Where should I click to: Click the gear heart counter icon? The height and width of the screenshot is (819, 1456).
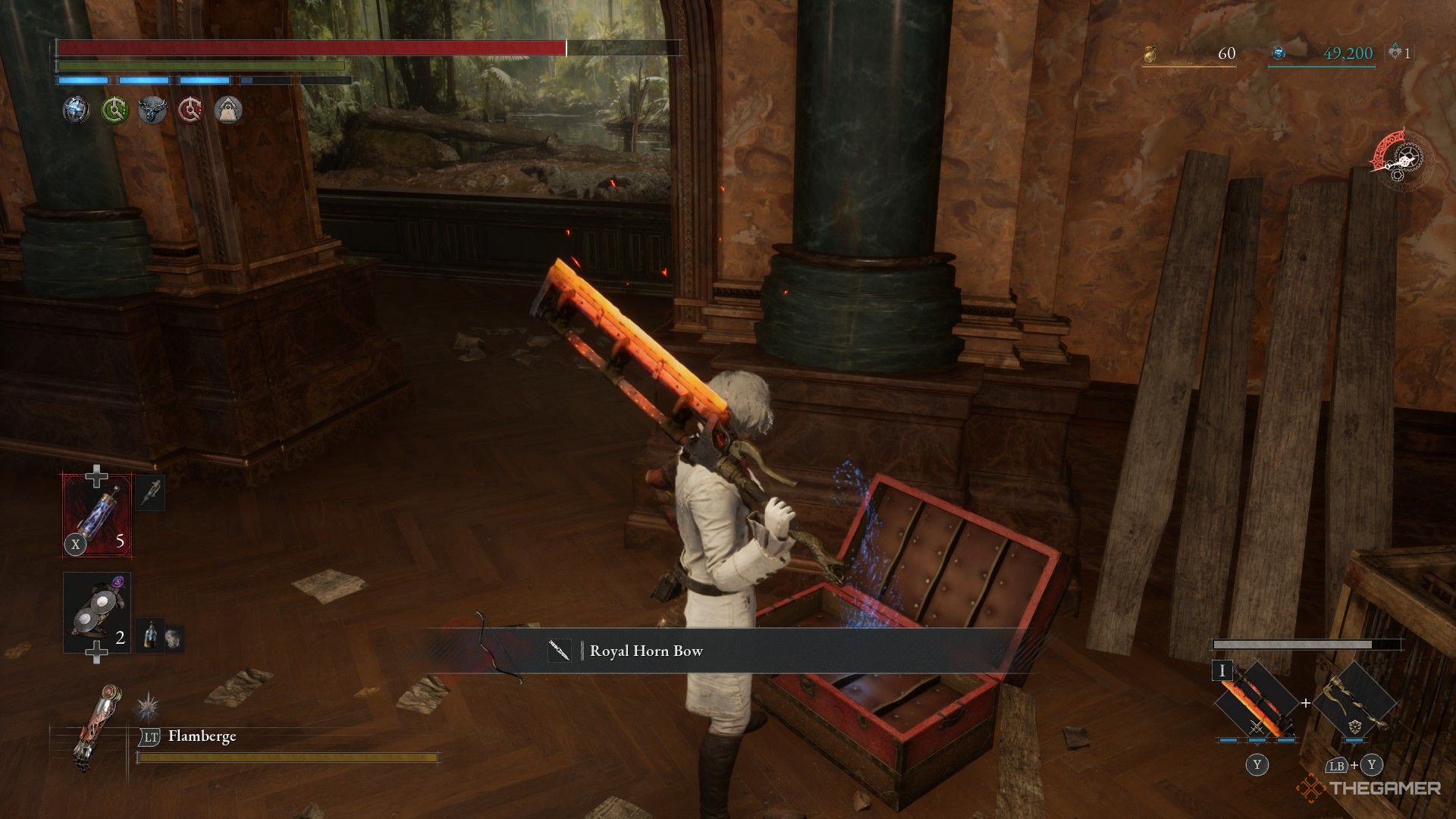click(1395, 53)
